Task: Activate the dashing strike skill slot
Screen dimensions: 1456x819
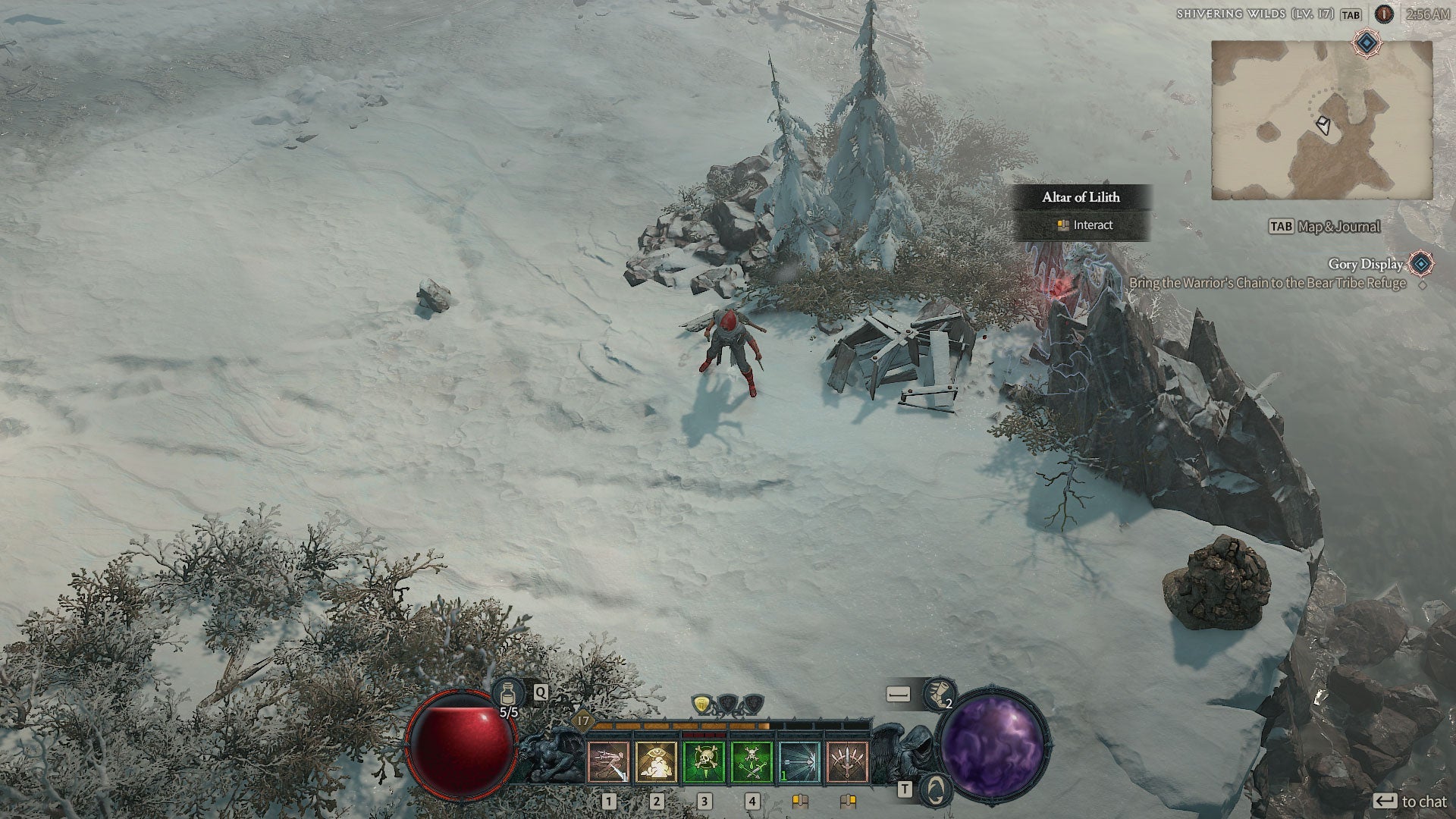Action: 609,762
